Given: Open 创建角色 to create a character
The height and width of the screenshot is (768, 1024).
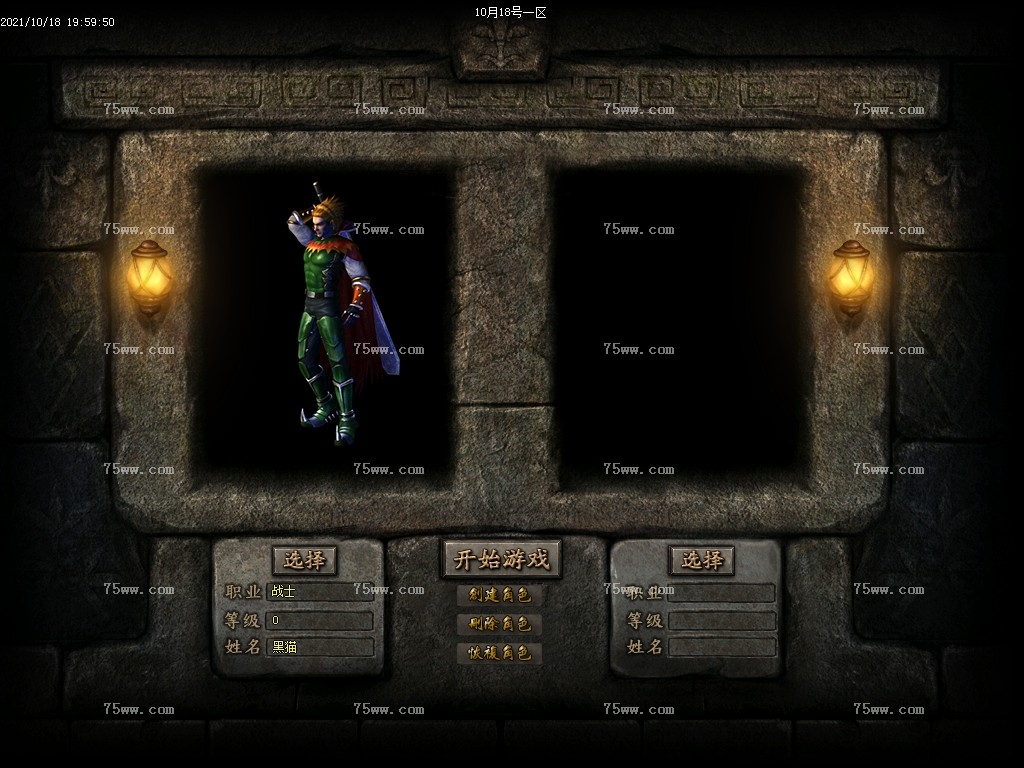Looking at the screenshot, I should pyautogui.click(x=500, y=595).
